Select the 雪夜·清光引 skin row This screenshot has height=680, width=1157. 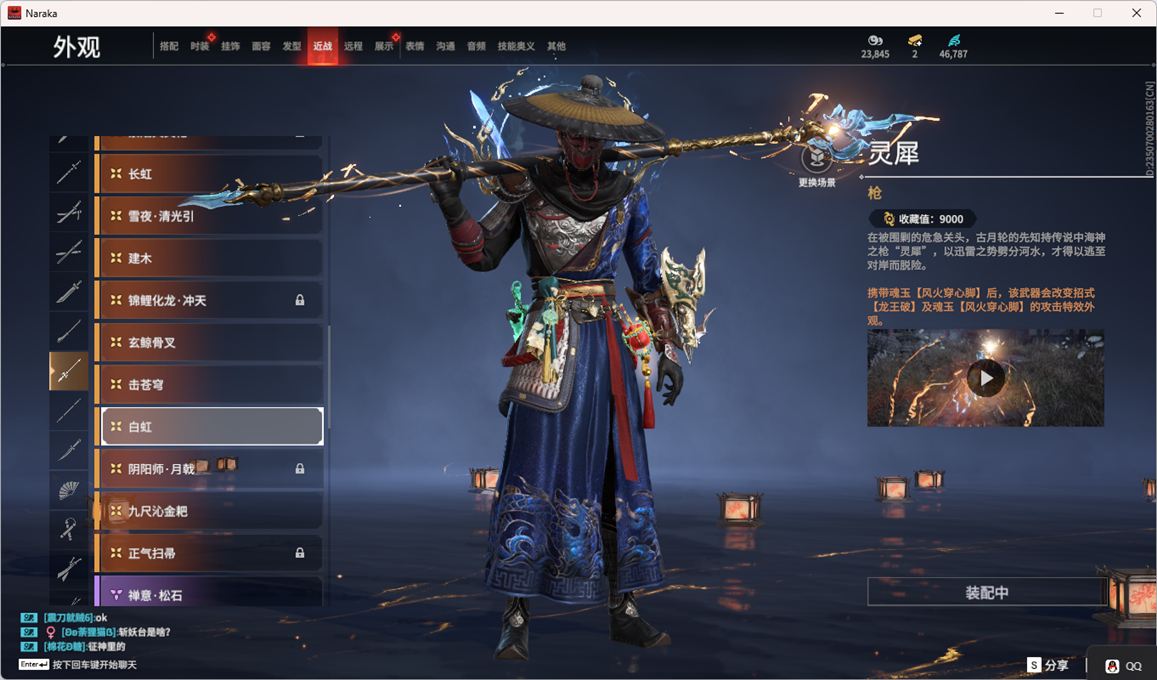[209, 216]
